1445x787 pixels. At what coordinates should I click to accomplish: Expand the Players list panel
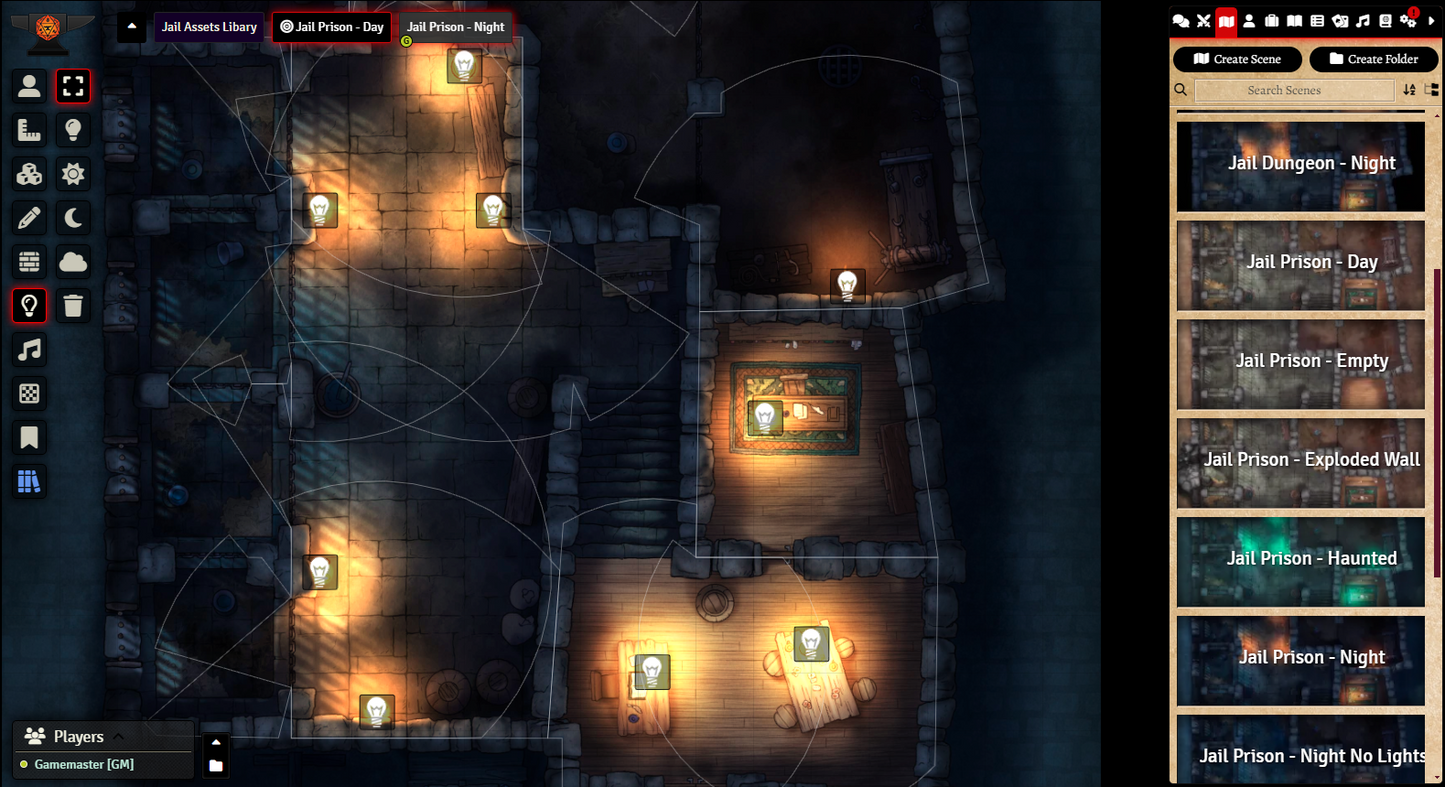pyautogui.click(x=118, y=737)
